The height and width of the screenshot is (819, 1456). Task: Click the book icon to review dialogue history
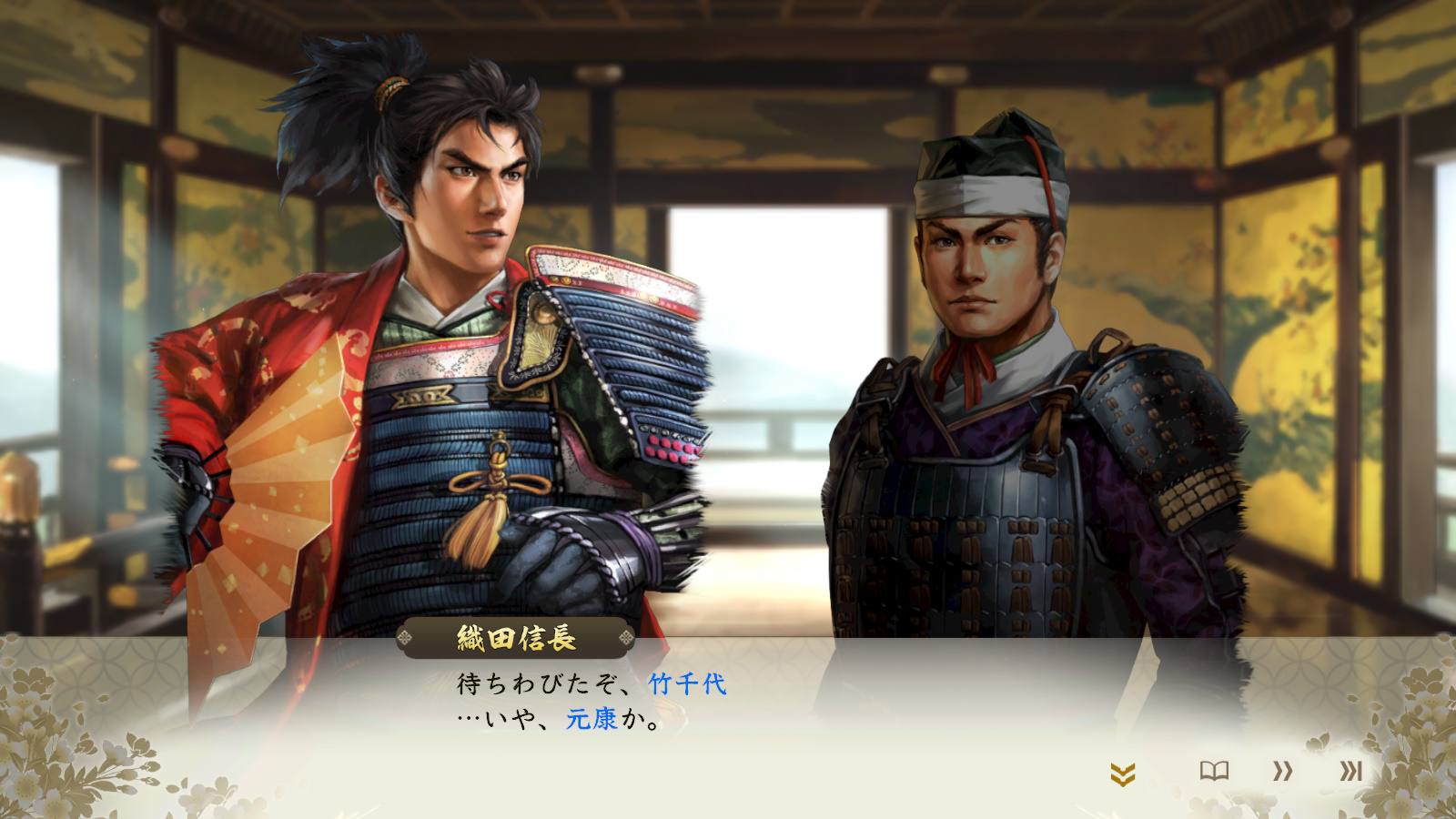coord(1216,770)
